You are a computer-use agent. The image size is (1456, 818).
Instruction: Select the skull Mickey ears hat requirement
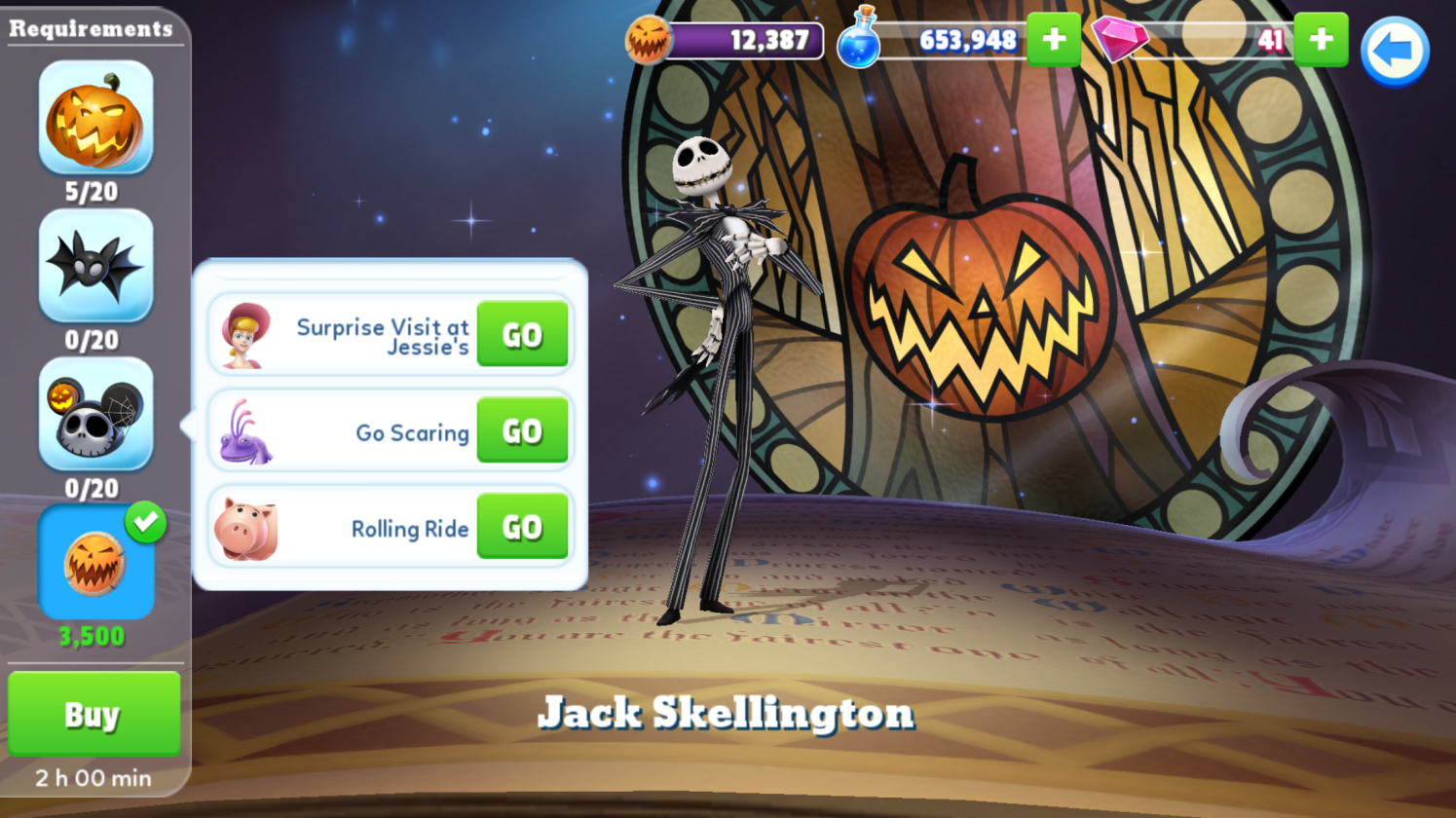pos(95,414)
